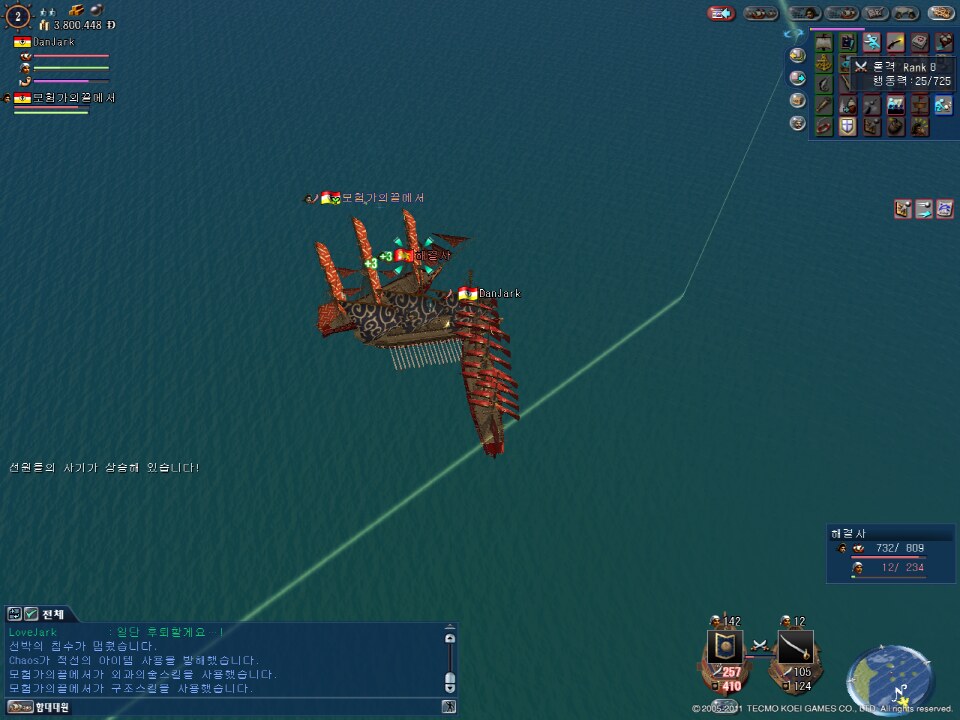Image resolution: width=960 pixels, height=720 pixels.
Task: Select the fishing hook skill icon
Action: (x=823, y=84)
